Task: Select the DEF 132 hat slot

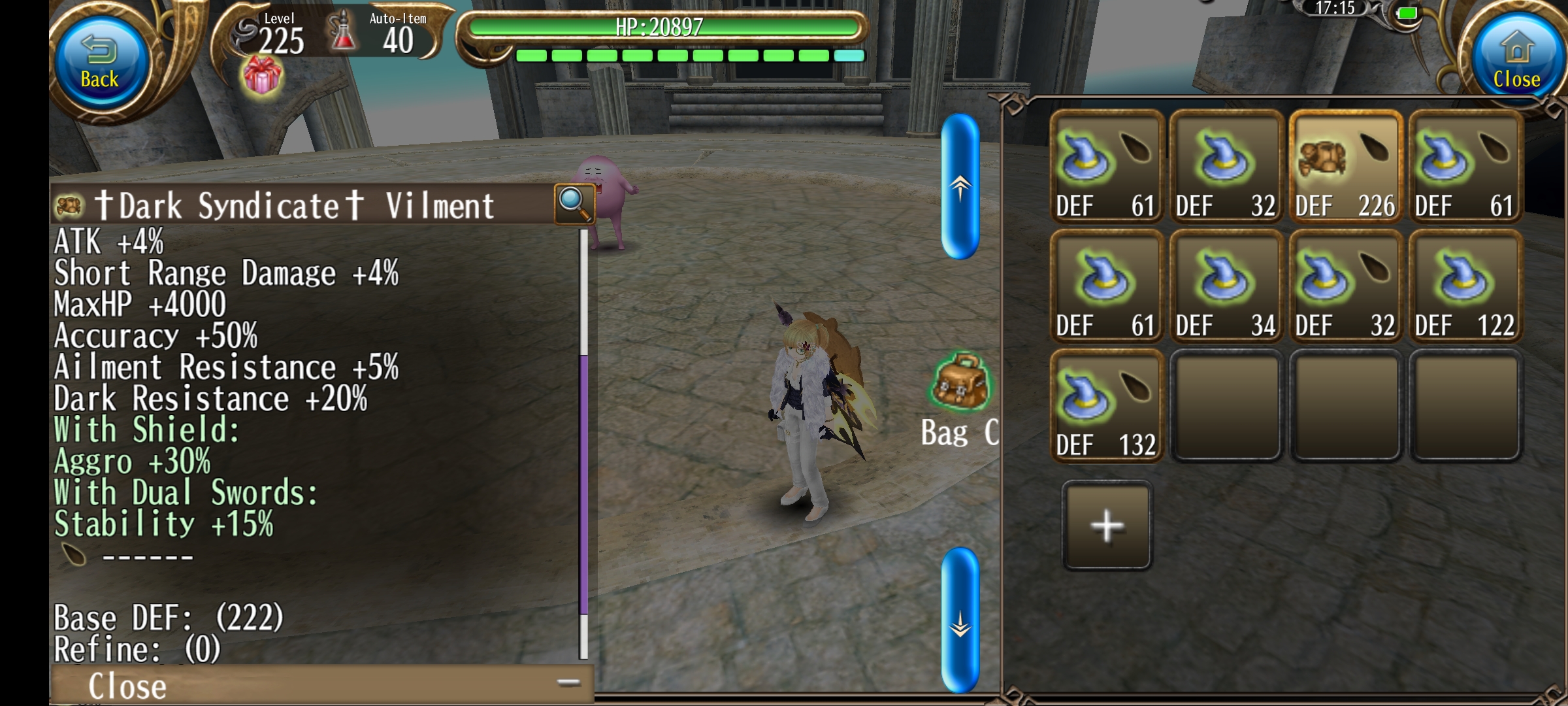Action: tap(1106, 406)
